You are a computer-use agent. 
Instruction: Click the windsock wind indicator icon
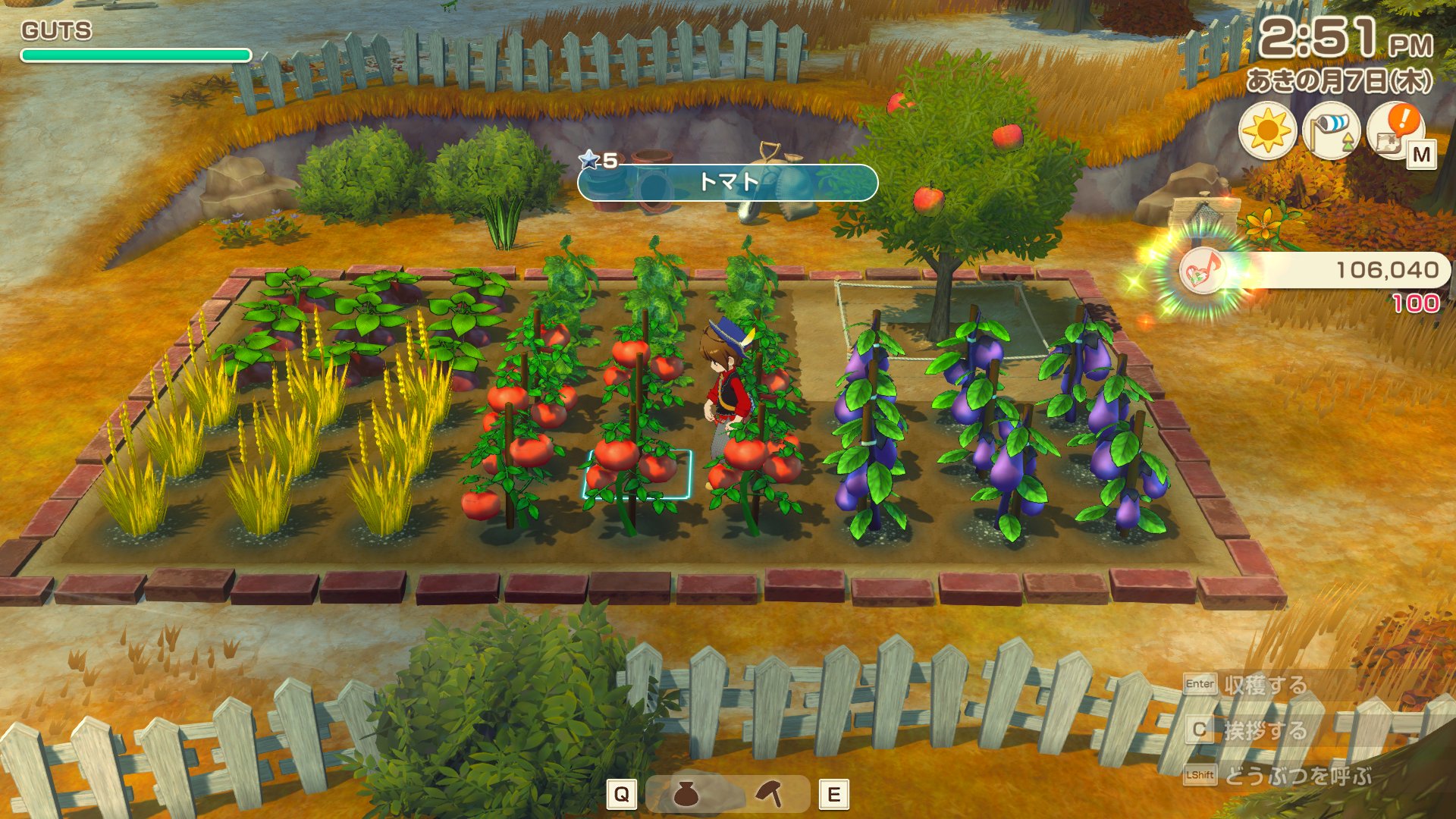coord(1331,131)
